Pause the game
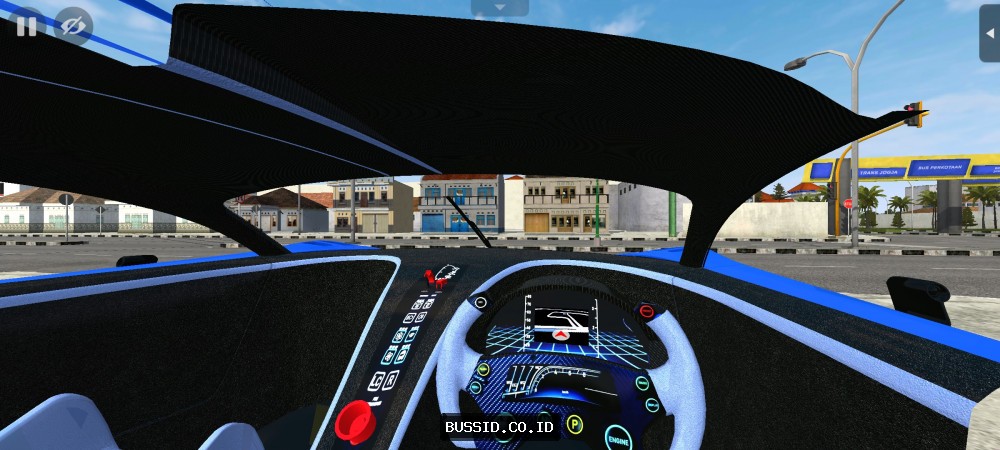Viewport: 1000px width, 450px height. [26, 25]
